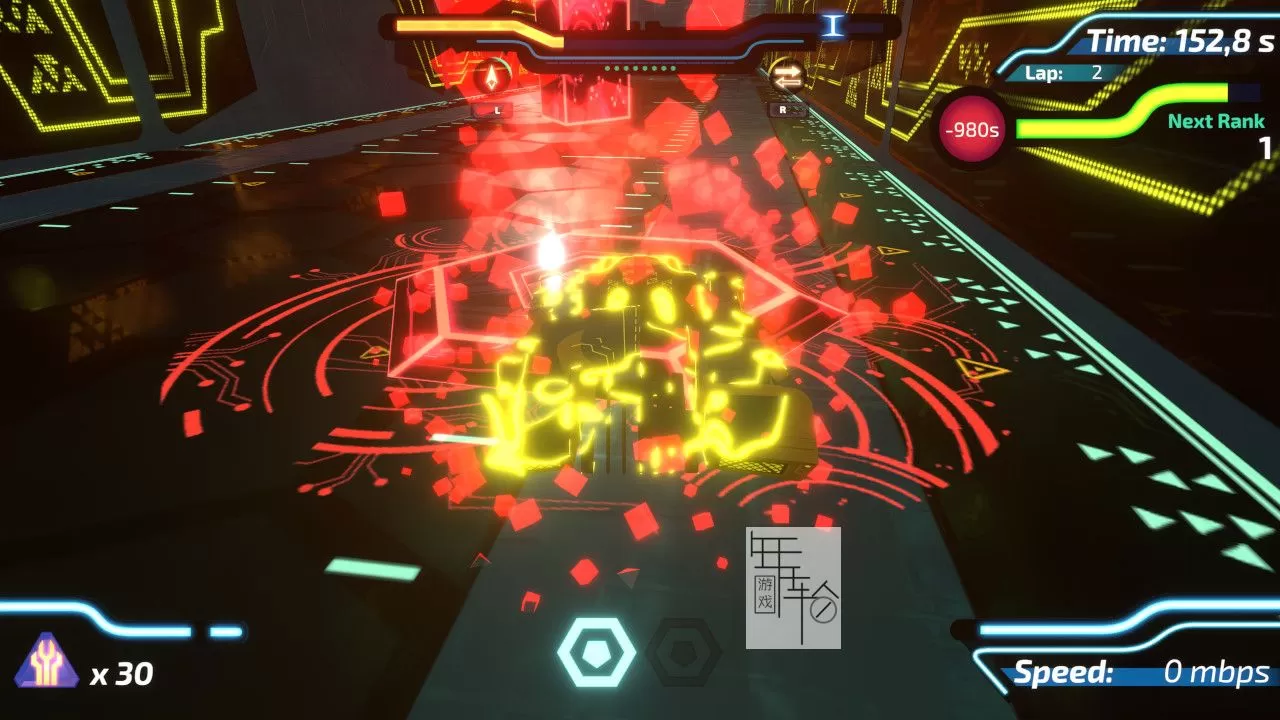Click the red -980s time penalty badge
The image size is (1280, 720).
tap(970, 128)
